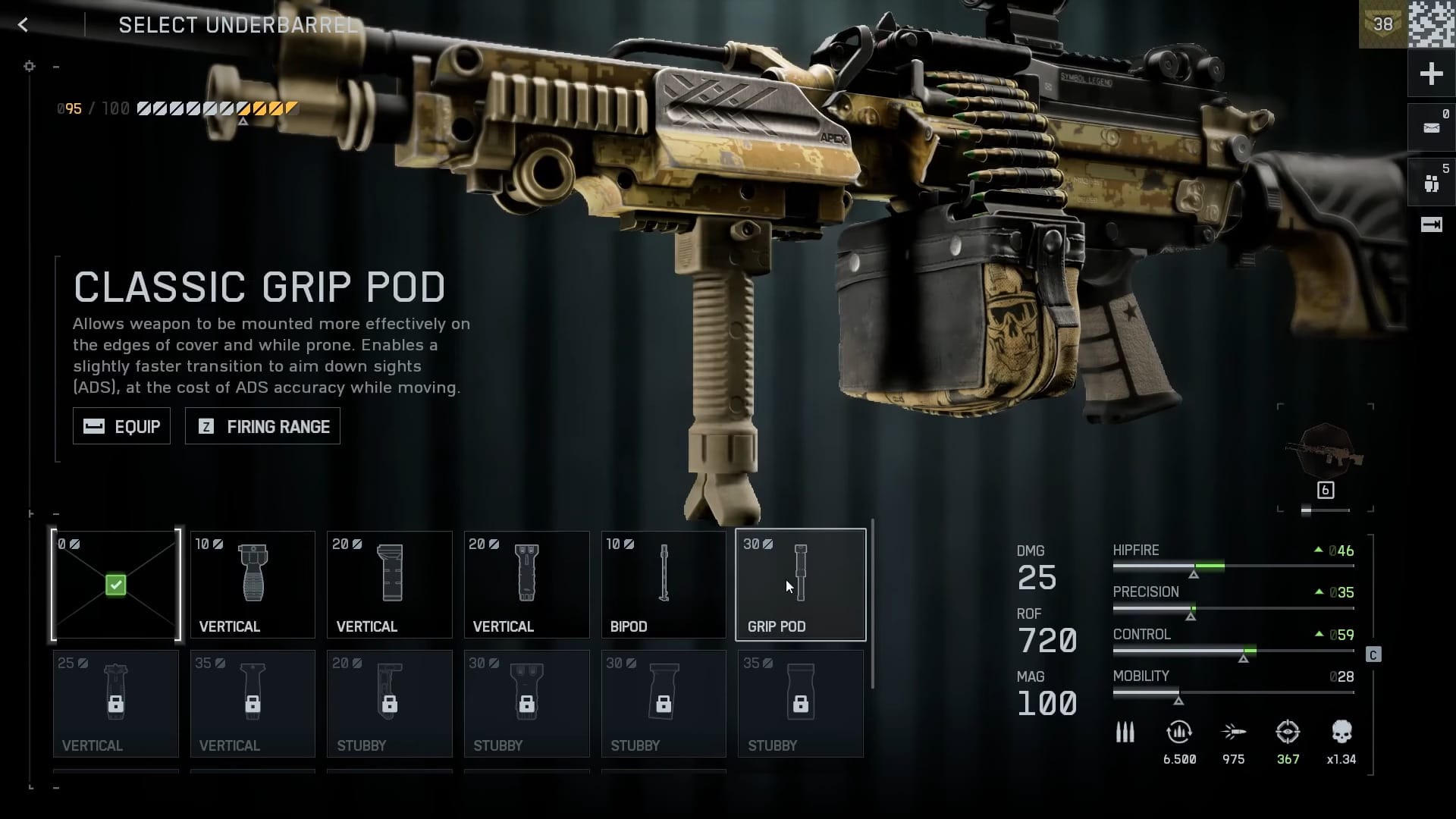Click the arrow-to-bar exit icon
Screen dimensions: 1456x819
pyautogui.click(x=1431, y=224)
